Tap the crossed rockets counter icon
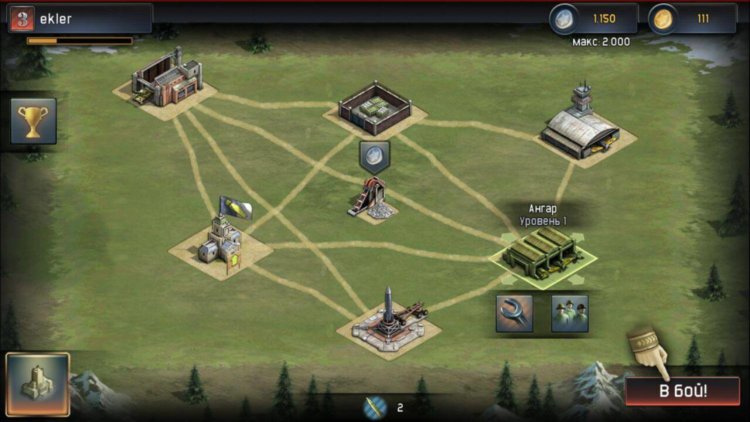750x422 pixels. point(374,407)
